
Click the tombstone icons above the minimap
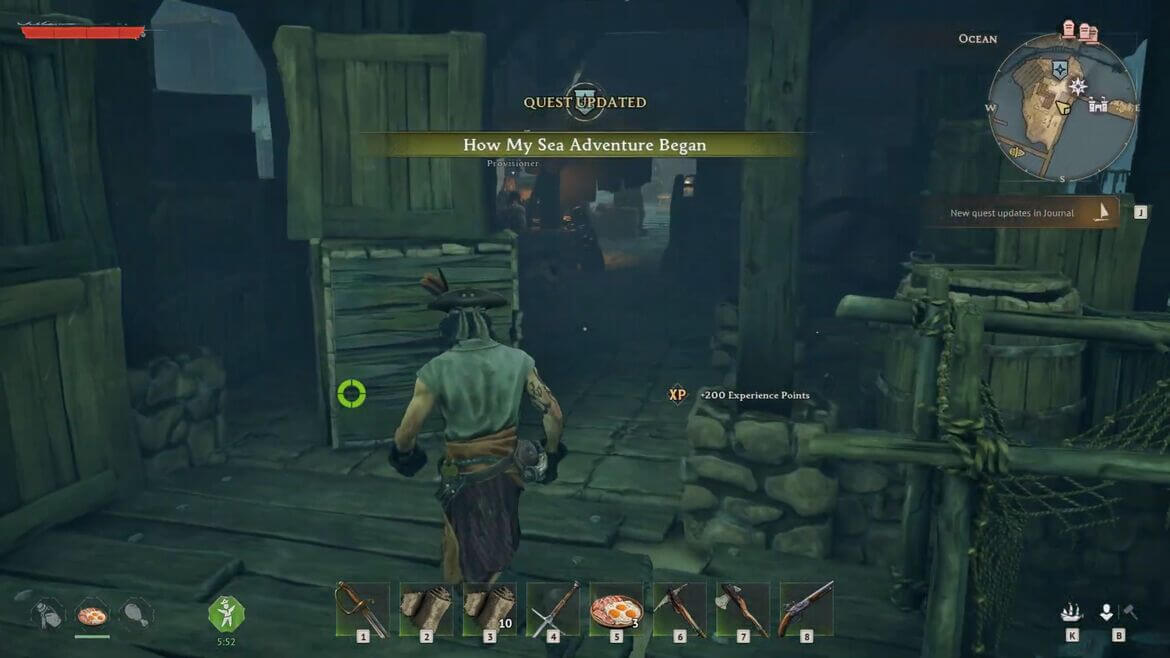click(x=1080, y=32)
